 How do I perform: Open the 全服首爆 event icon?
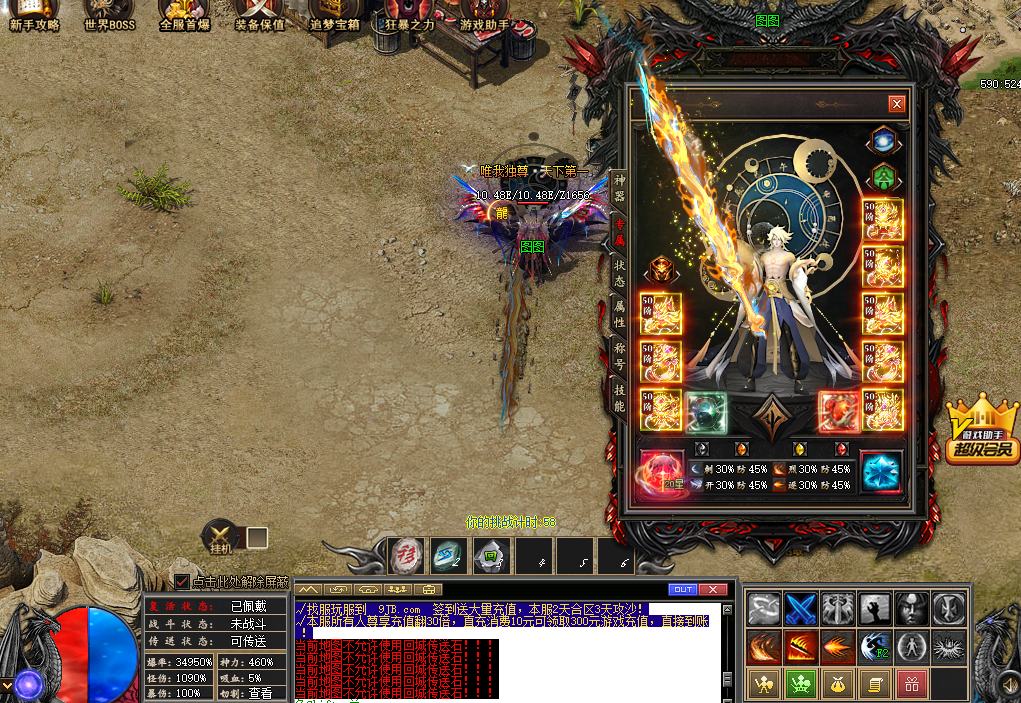pyautogui.click(x=184, y=14)
